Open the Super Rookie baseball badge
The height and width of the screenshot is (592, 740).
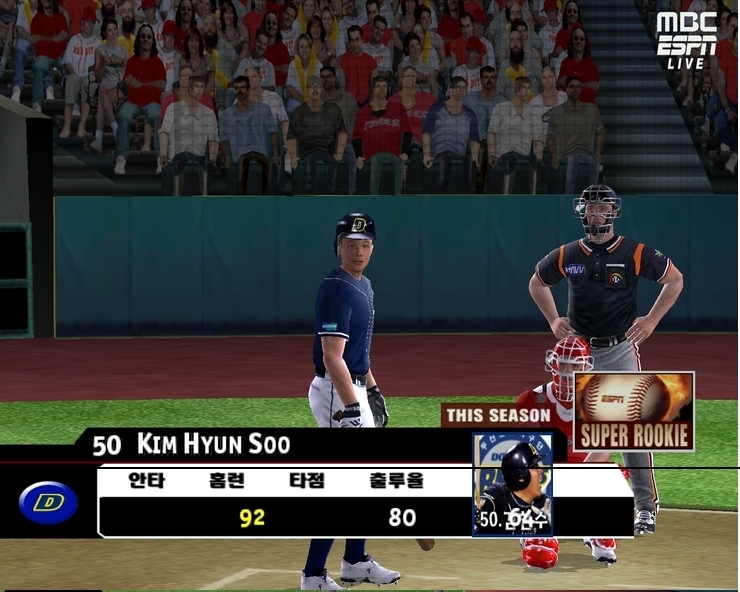click(634, 410)
